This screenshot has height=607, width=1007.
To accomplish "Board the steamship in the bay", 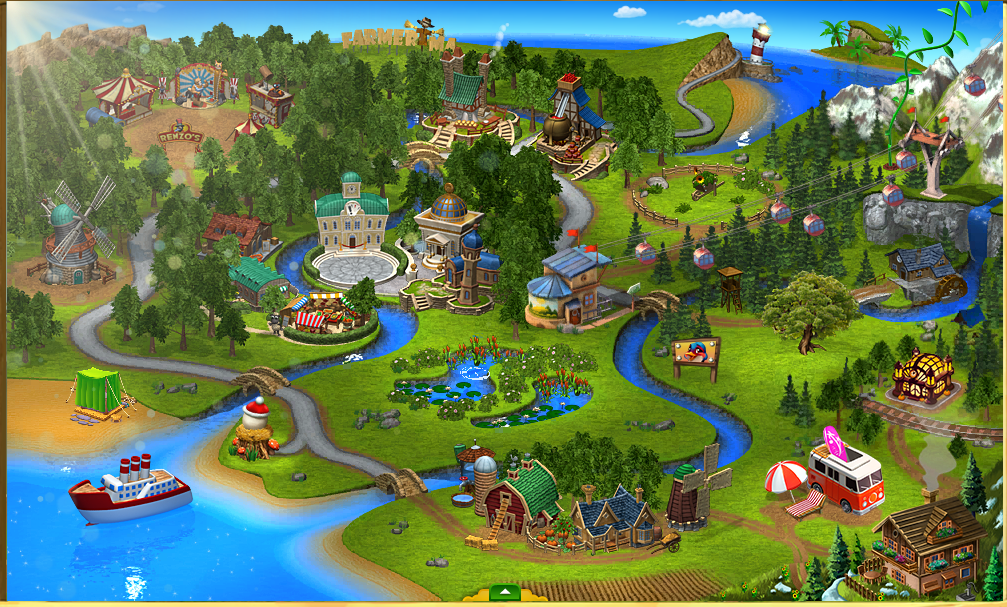I will 130,490.
